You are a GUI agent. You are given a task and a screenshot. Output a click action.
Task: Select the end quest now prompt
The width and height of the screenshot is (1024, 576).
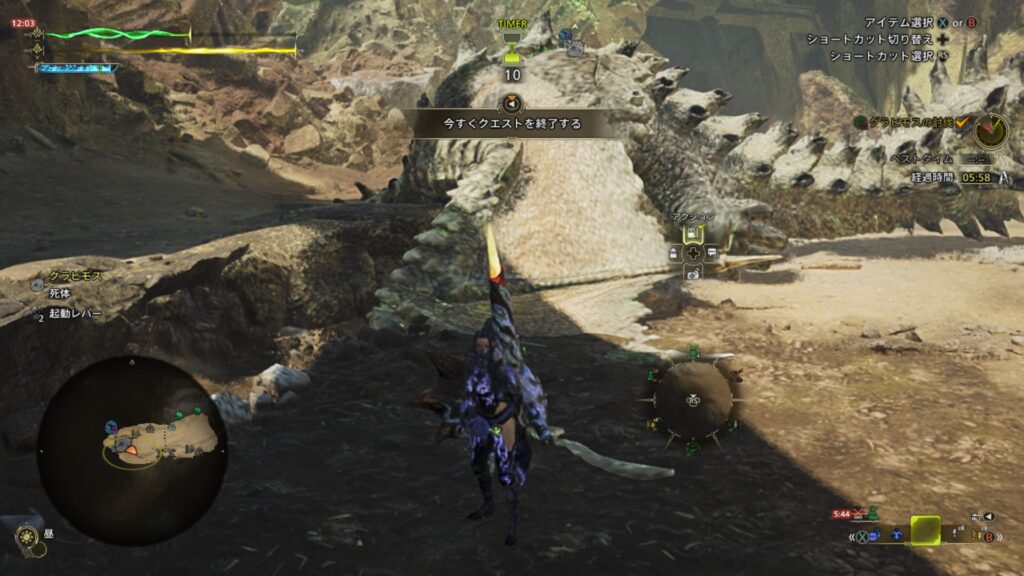512,124
